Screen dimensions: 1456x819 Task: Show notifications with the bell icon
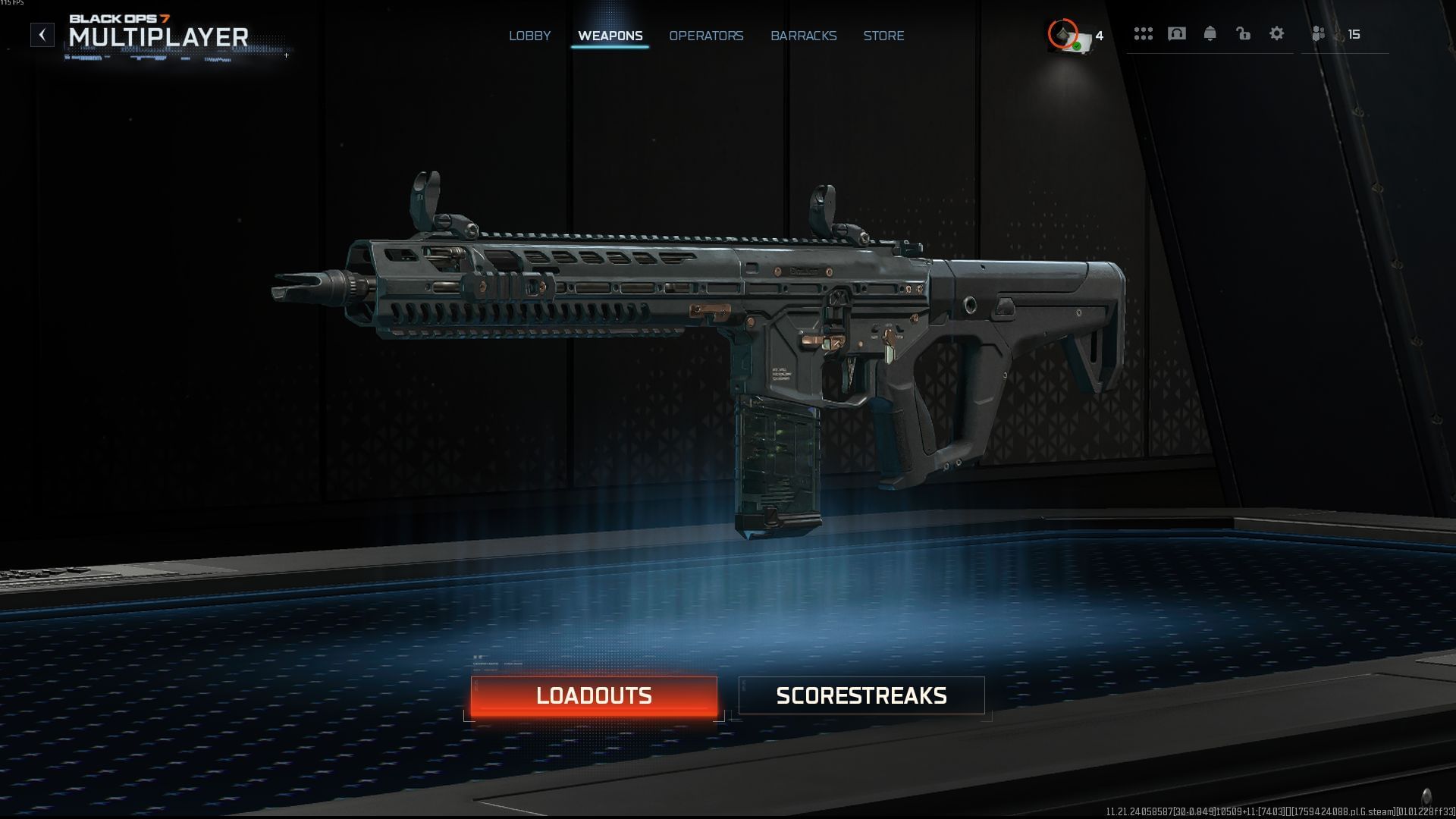click(1210, 34)
